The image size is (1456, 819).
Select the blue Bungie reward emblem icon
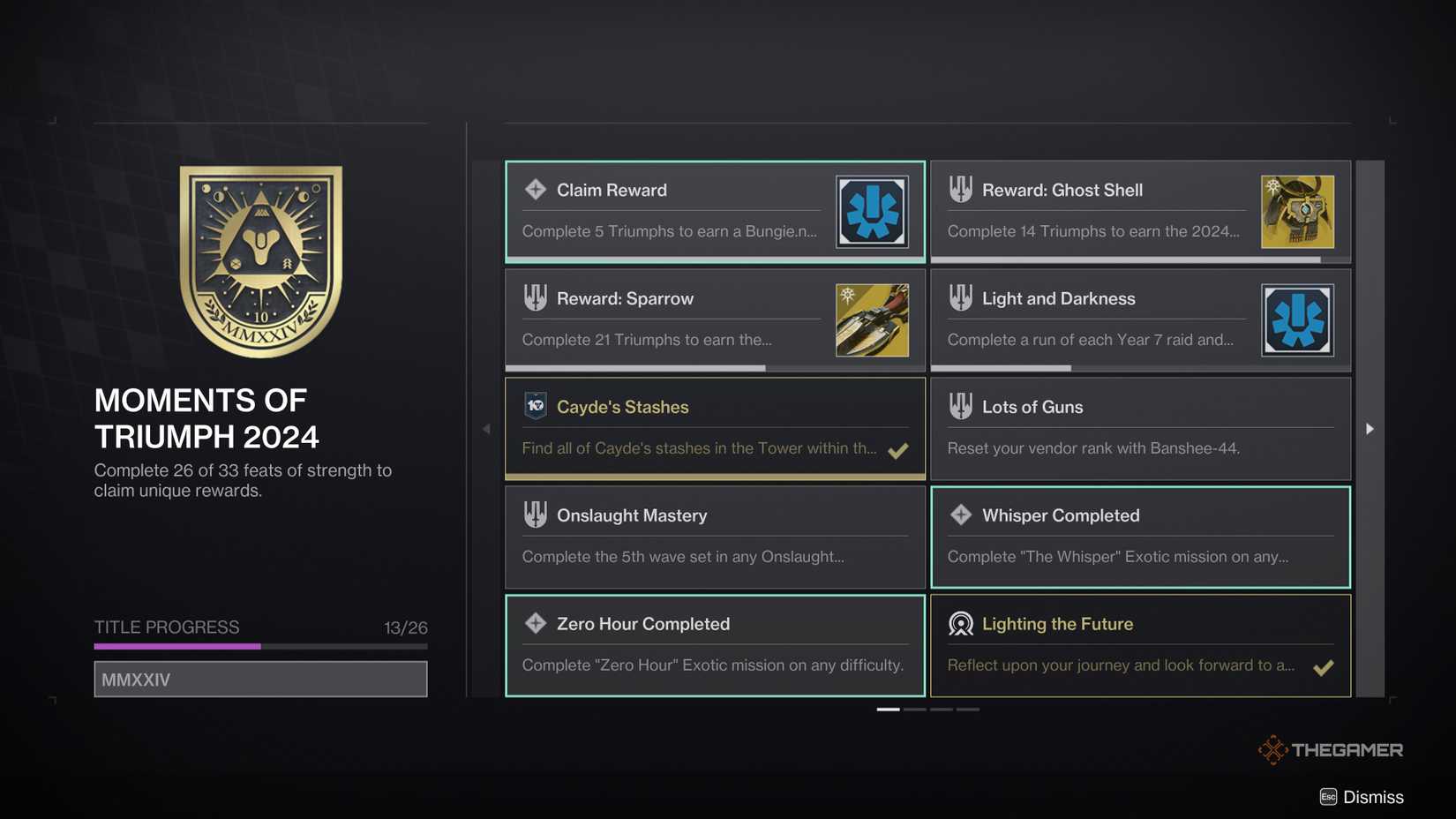tap(872, 211)
